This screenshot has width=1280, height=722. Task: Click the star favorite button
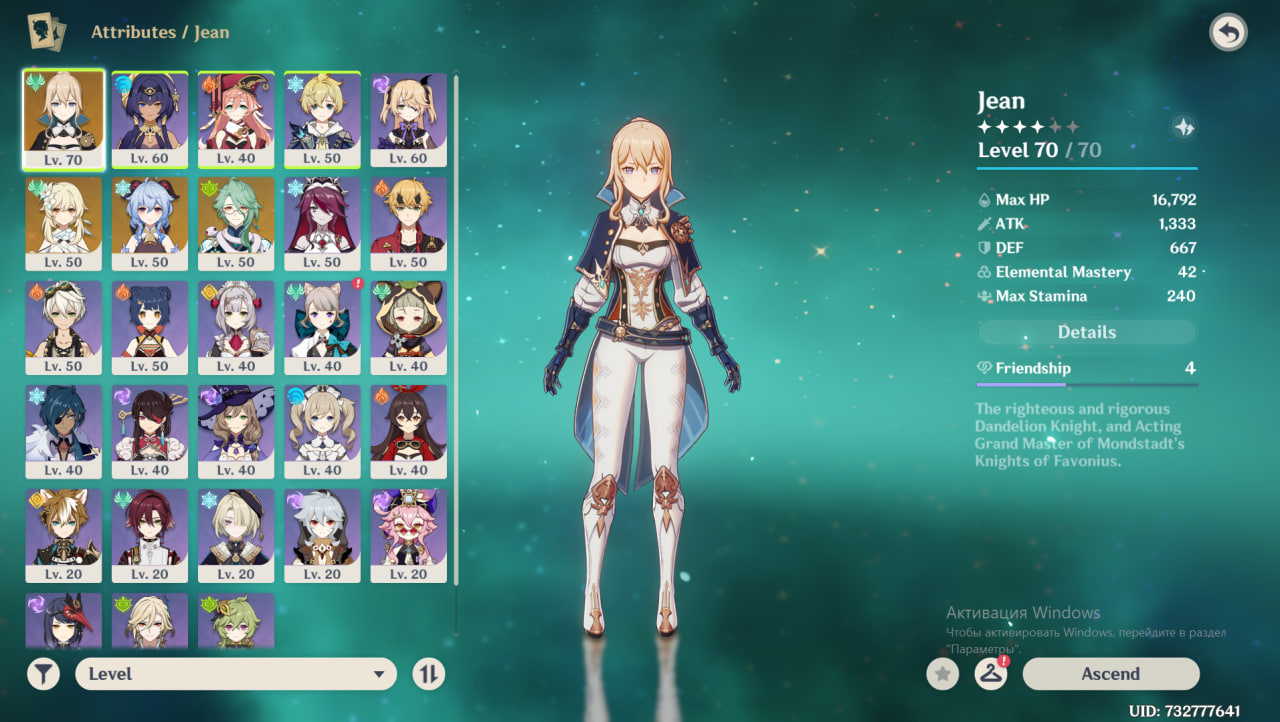point(942,674)
